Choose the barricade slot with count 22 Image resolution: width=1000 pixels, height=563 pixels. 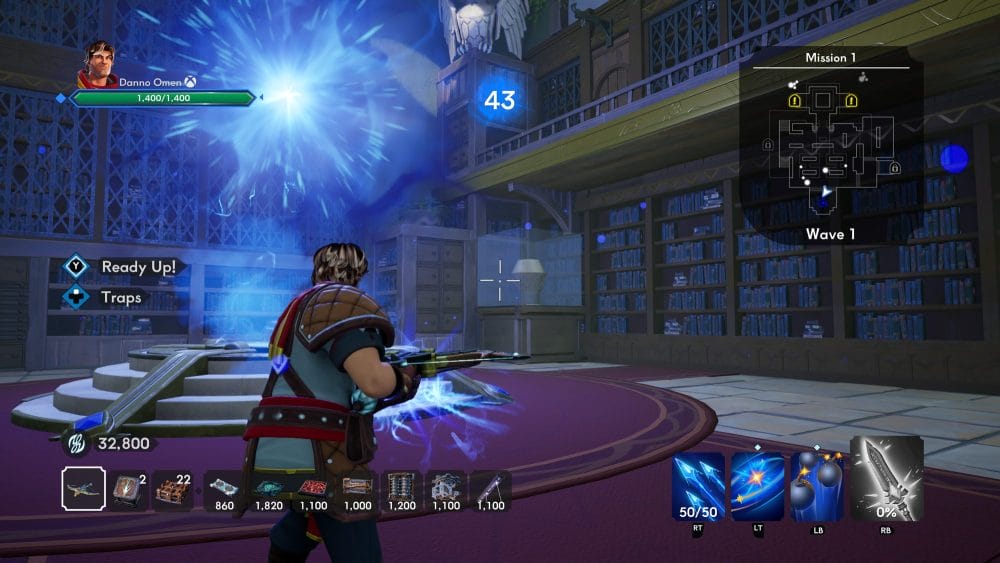coord(173,490)
